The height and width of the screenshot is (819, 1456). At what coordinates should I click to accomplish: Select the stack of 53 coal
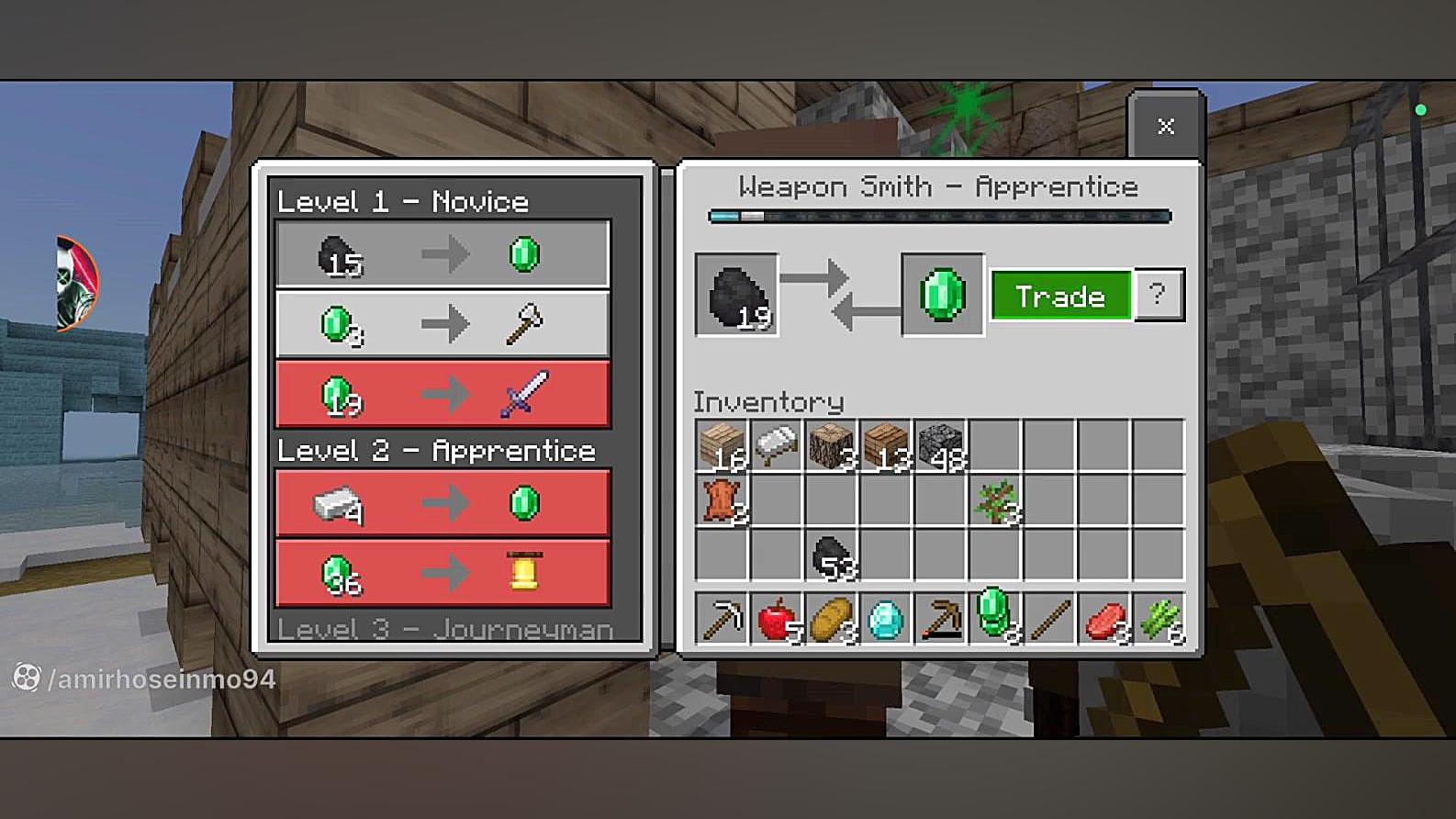pyautogui.click(x=832, y=555)
